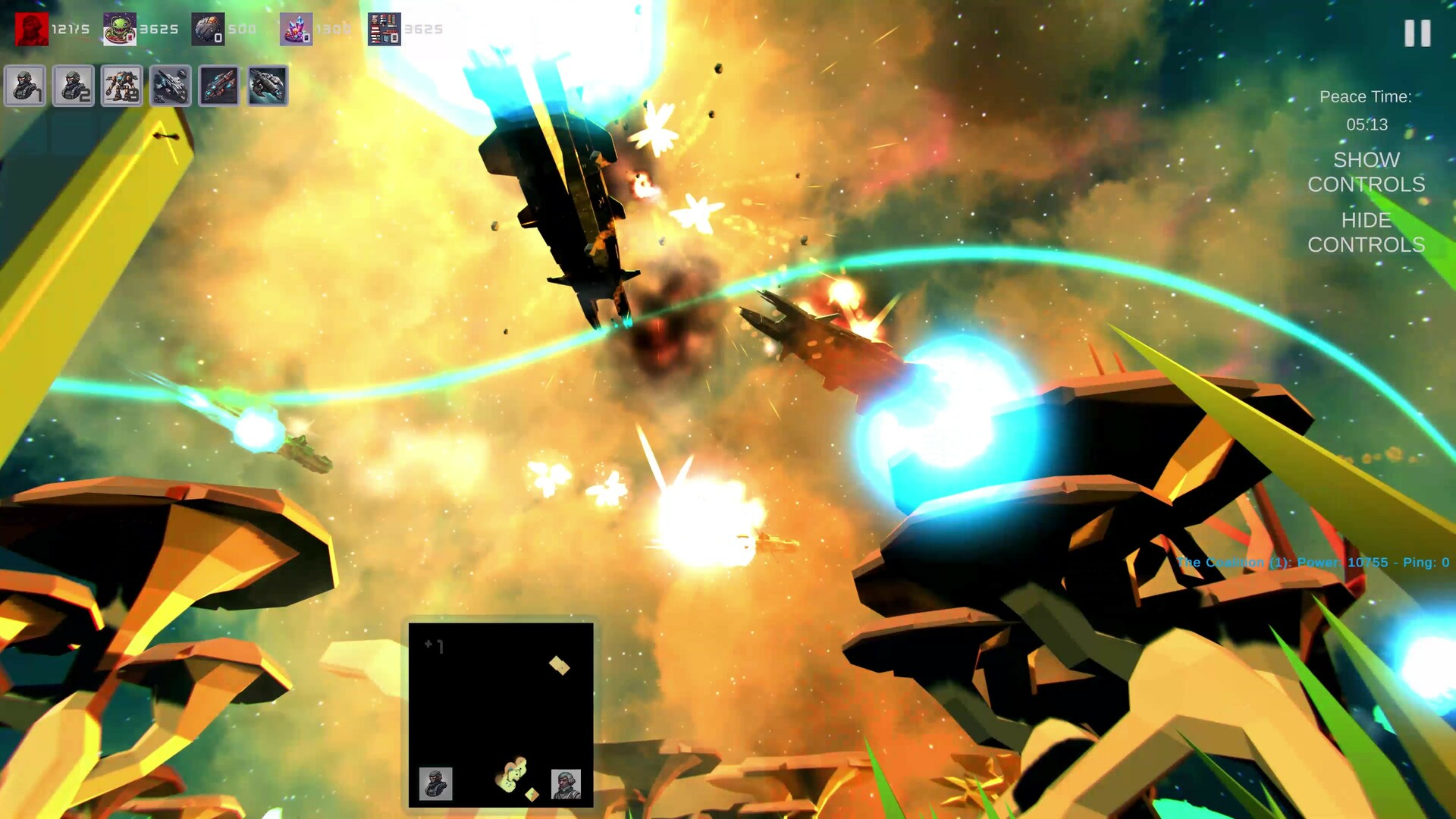Click the alien creature resource icon
Viewport: 1456px width, 819px height.
[x=119, y=28]
